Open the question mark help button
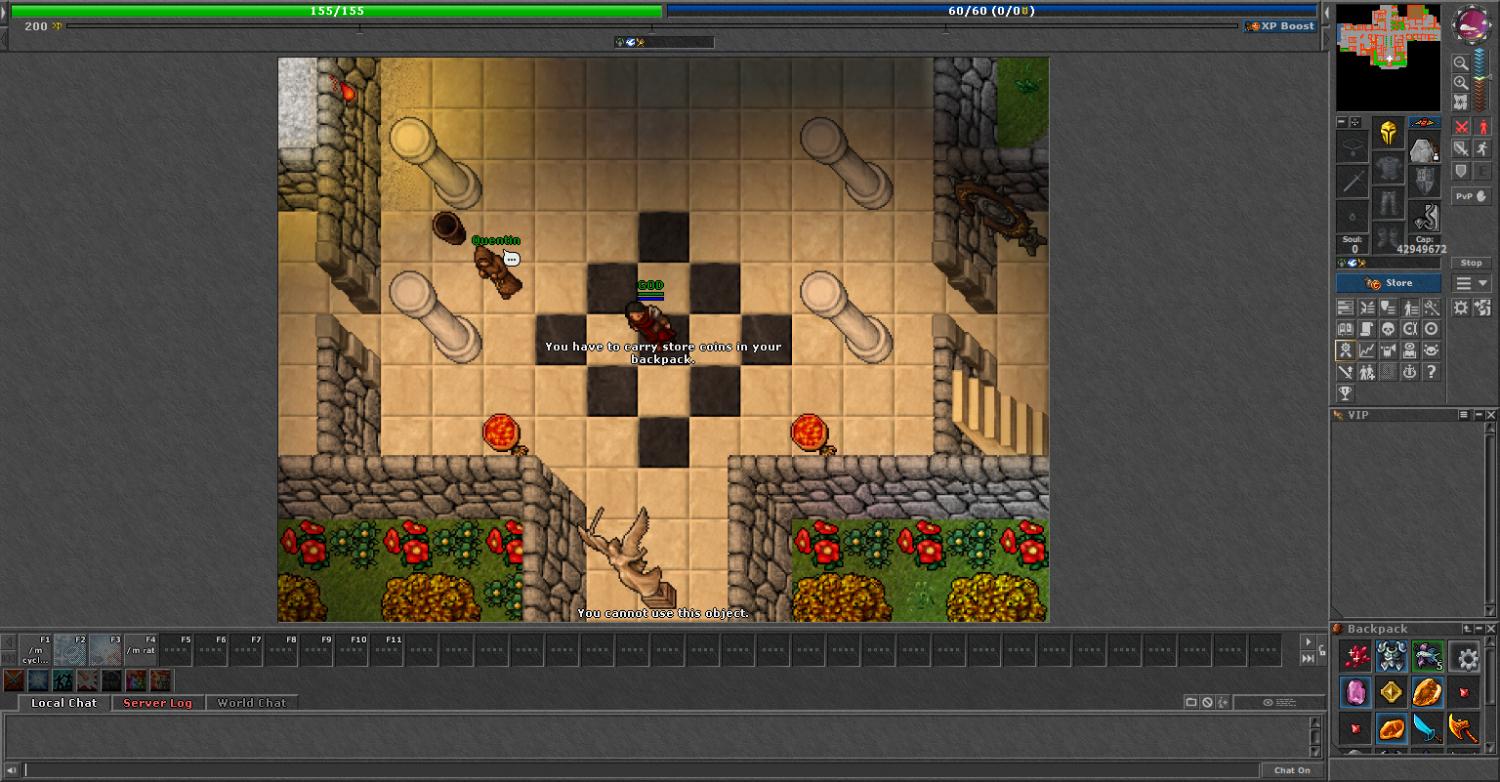Image resolution: width=1500 pixels, height=782 pixels. click(1432, 372)
